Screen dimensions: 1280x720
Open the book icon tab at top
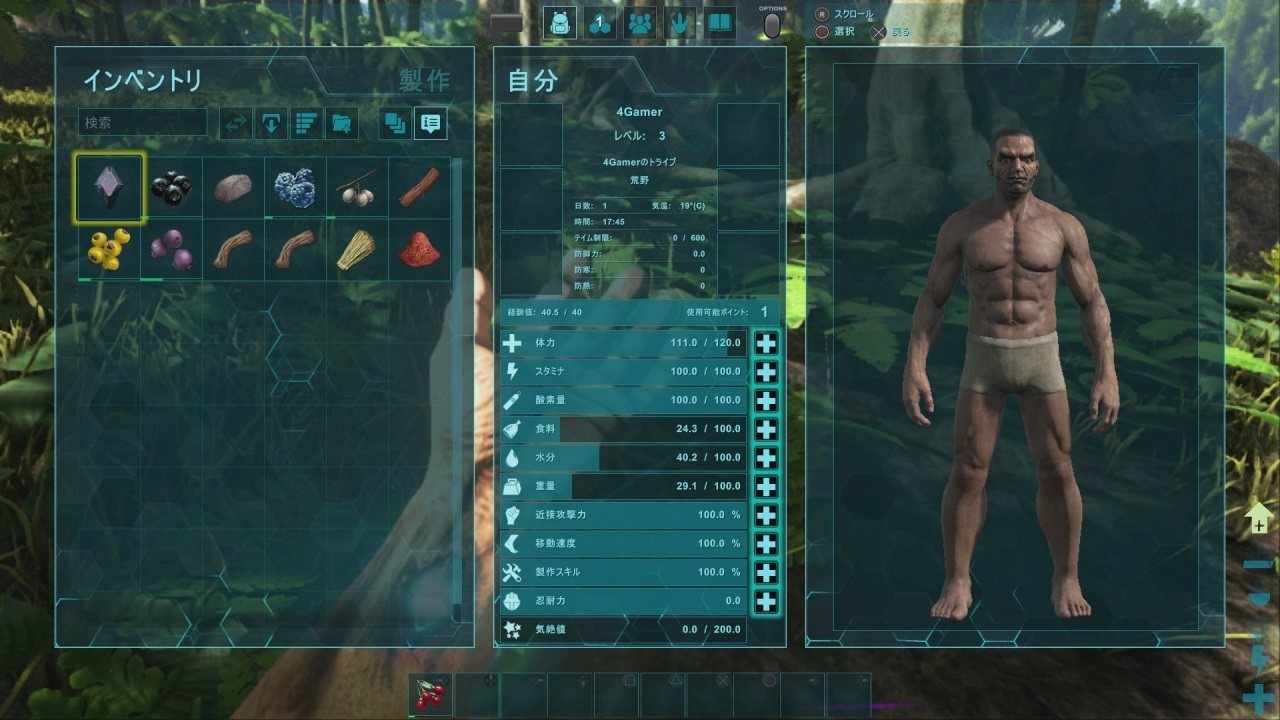[x=719, y=22]
